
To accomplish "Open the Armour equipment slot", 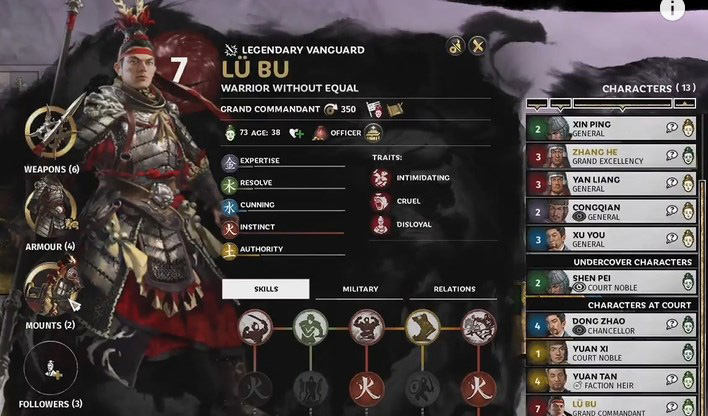I will 46,208.
